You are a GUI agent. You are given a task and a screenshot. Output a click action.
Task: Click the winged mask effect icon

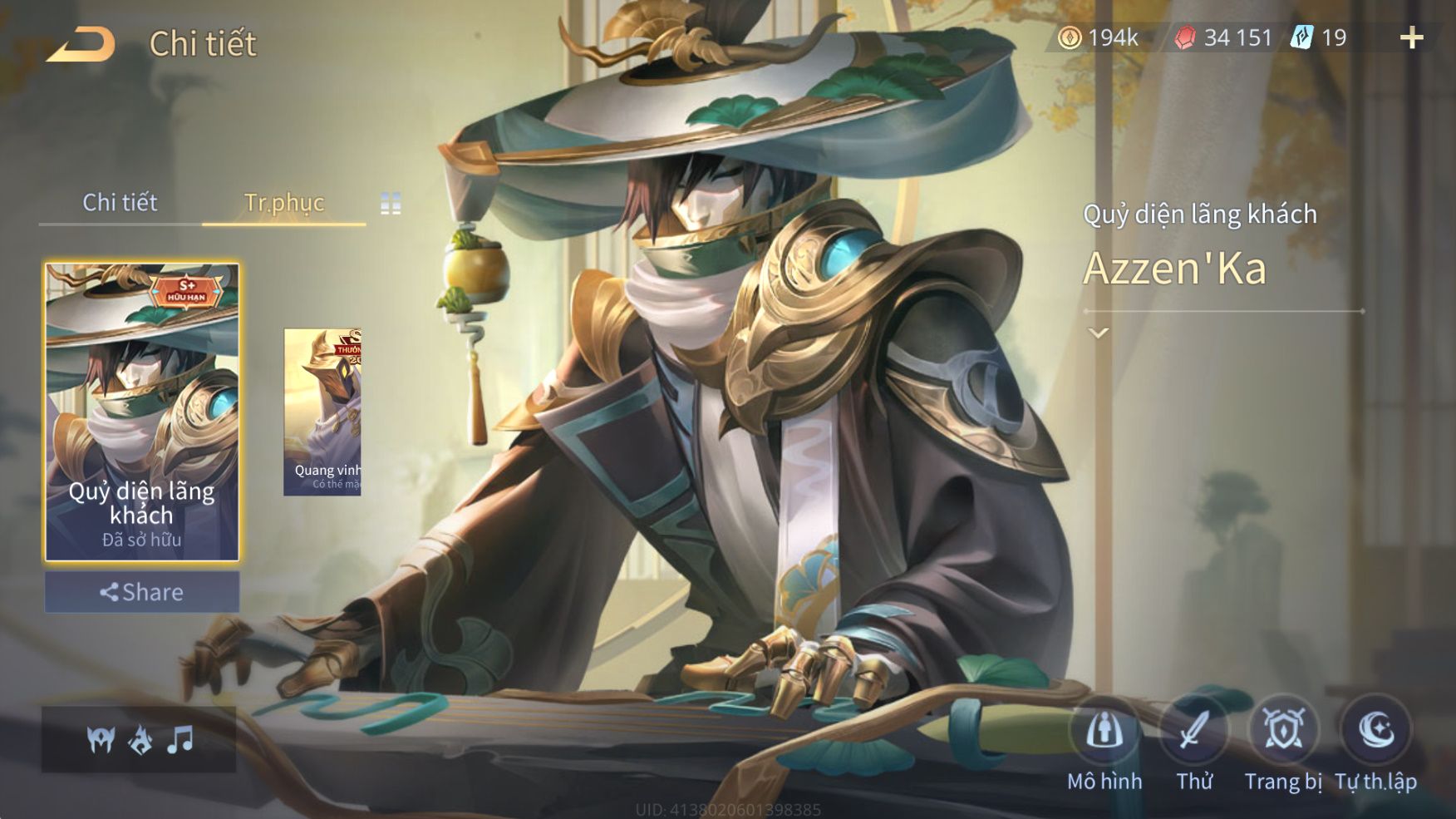(101, 739)
